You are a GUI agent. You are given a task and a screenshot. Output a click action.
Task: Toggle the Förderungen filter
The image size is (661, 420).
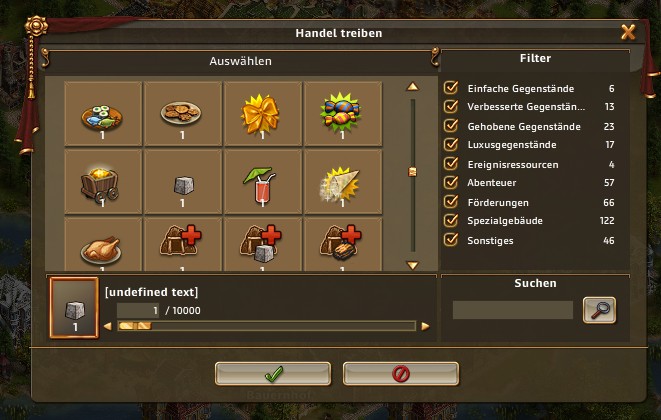(x=451, y=202)
